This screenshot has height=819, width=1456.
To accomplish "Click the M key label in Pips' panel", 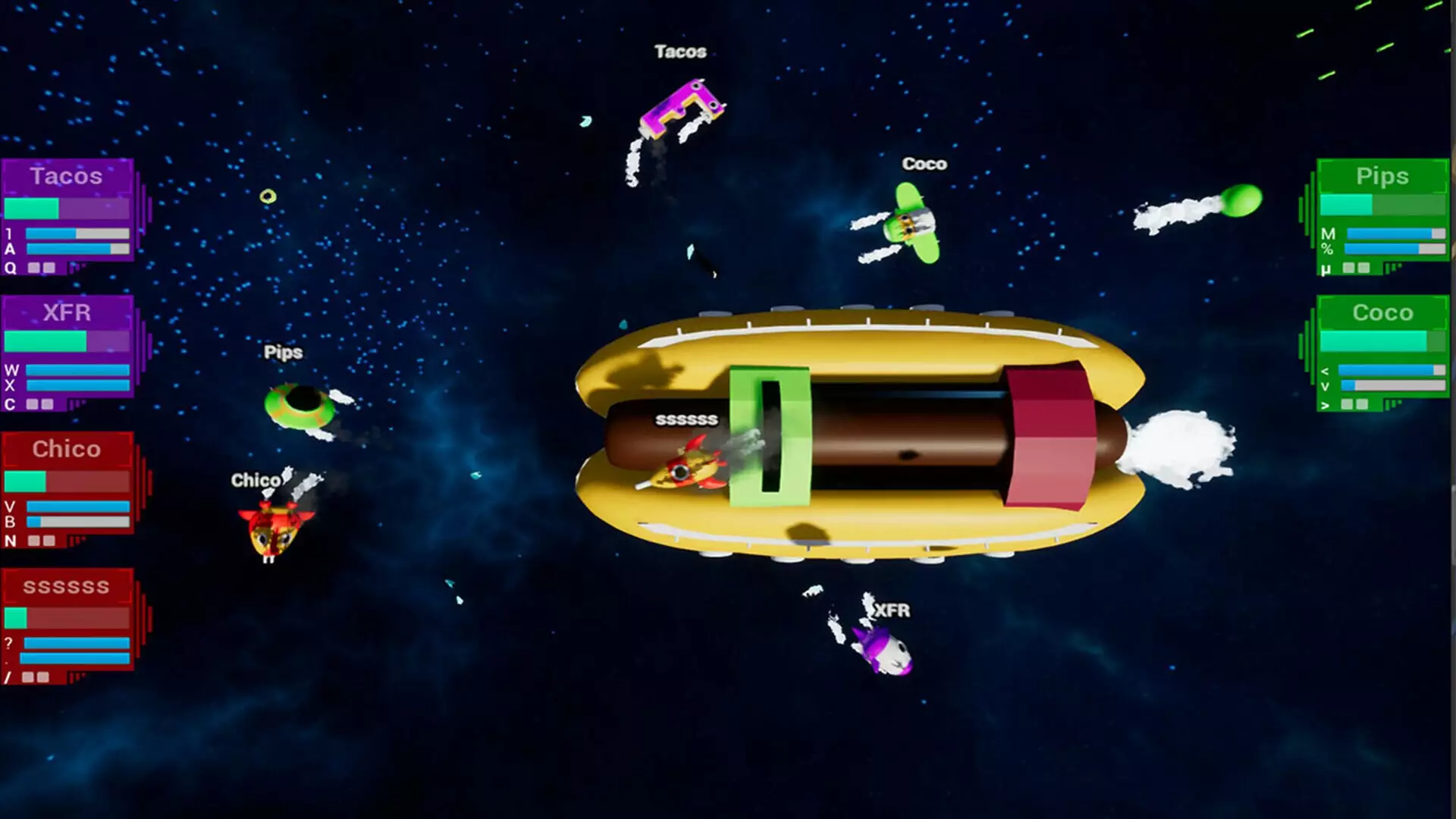I will coord(1329,234).
